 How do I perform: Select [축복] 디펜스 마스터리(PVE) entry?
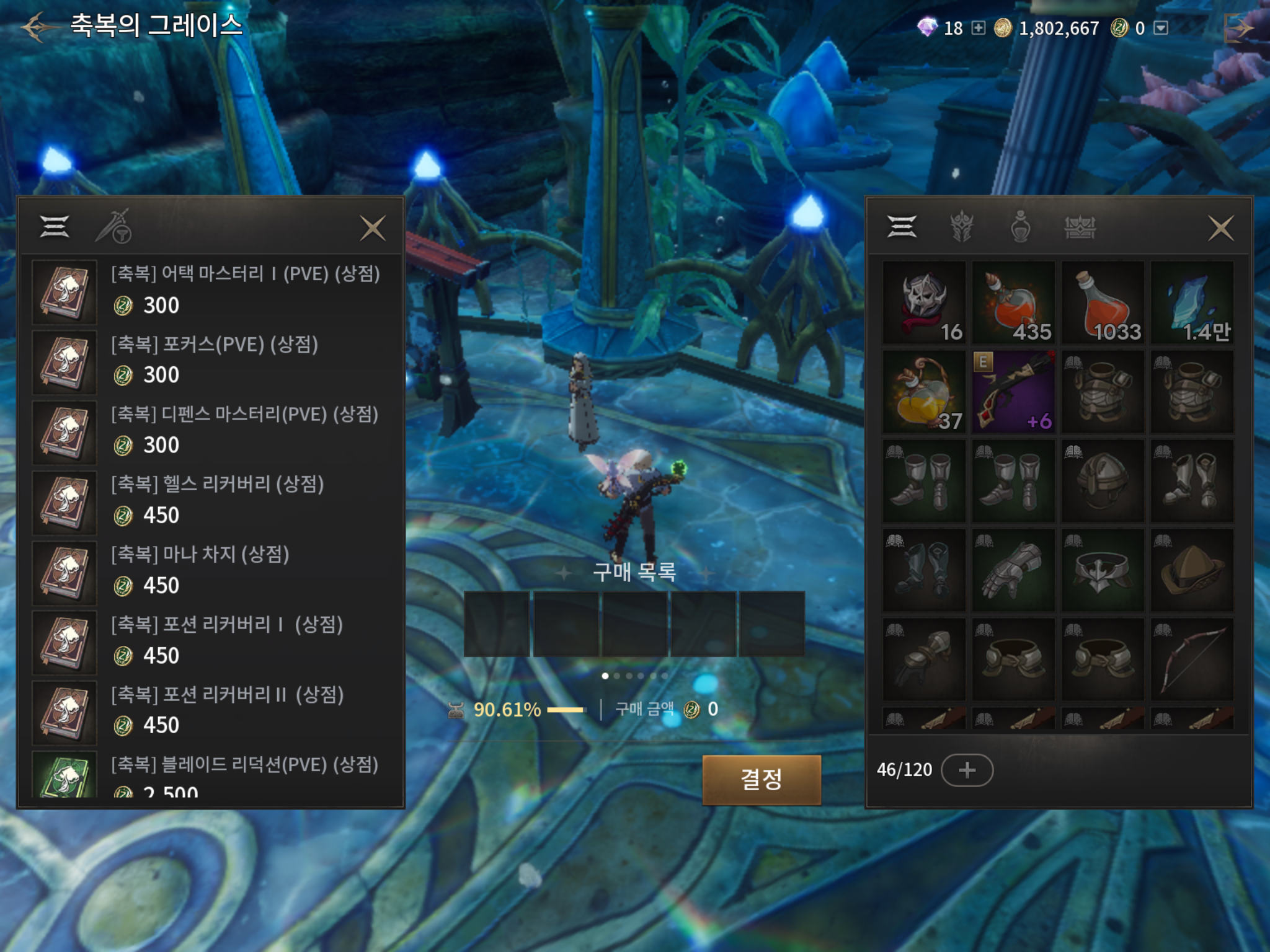(x=211, y=431)
